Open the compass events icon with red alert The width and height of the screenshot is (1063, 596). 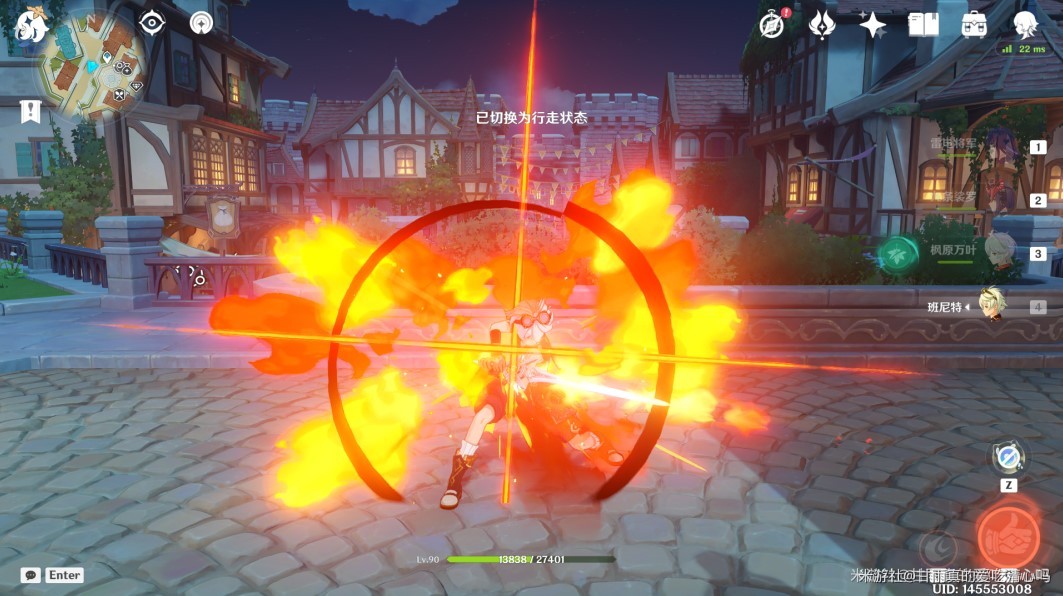coord(772,25)
